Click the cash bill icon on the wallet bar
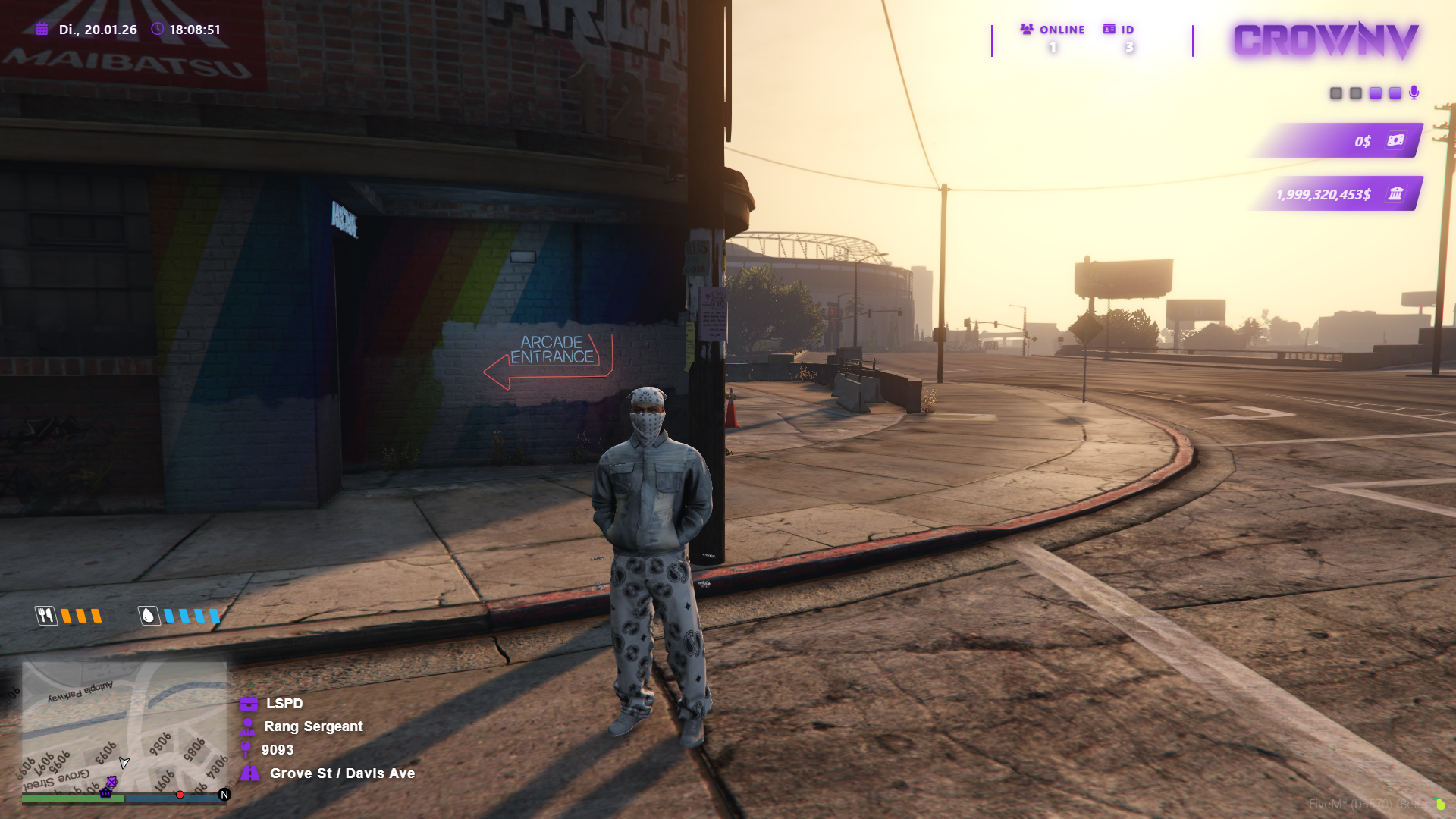 [x=1395, y=140]
